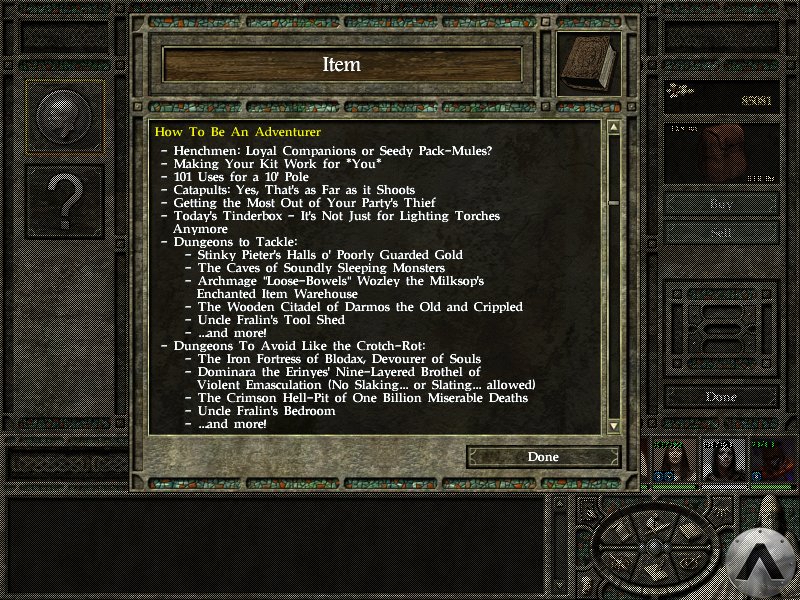Click the dimmed Buy button
Image resolution: width=800 pixels, height=600 pixels.
[x=721, y=203]
